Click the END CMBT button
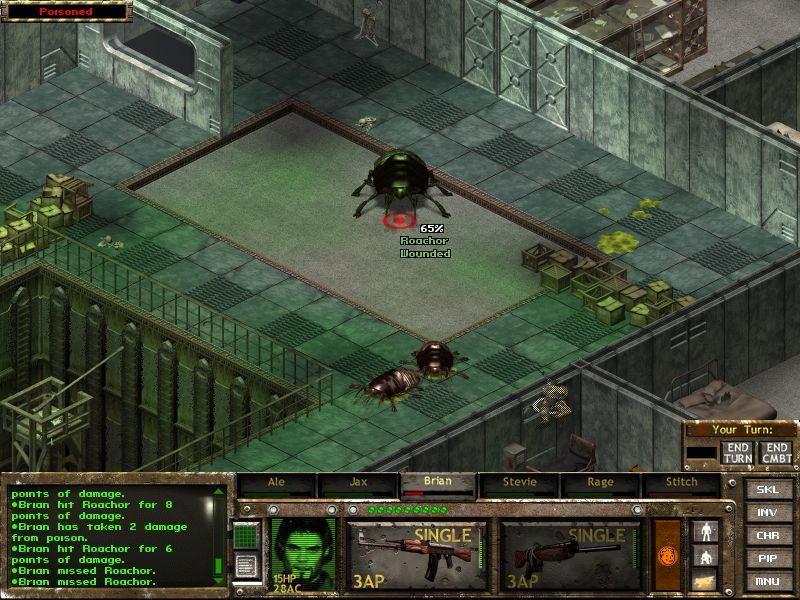Image resolution: width=800 pixels, height=600 pixels. coord(775,452)
